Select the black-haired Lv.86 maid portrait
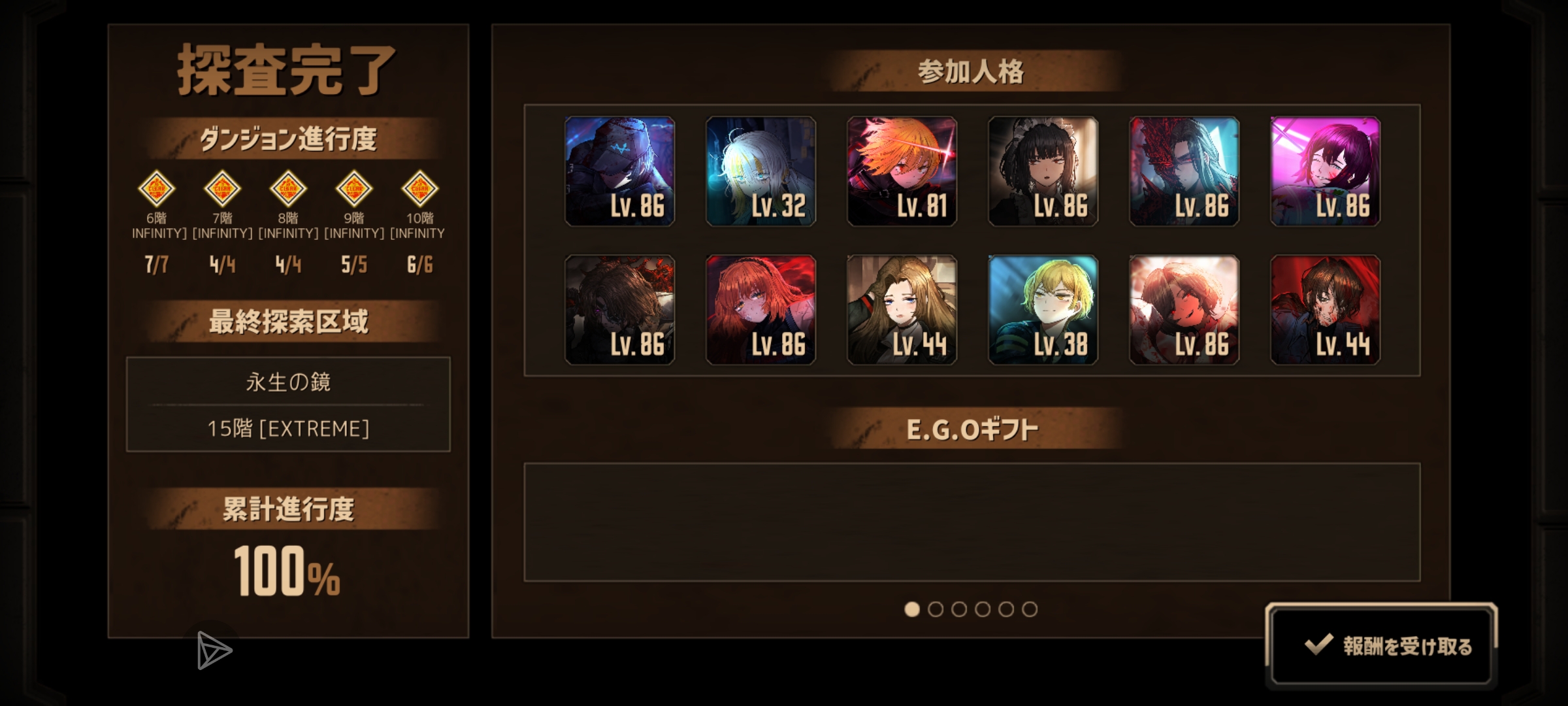 click(1044, 172)
